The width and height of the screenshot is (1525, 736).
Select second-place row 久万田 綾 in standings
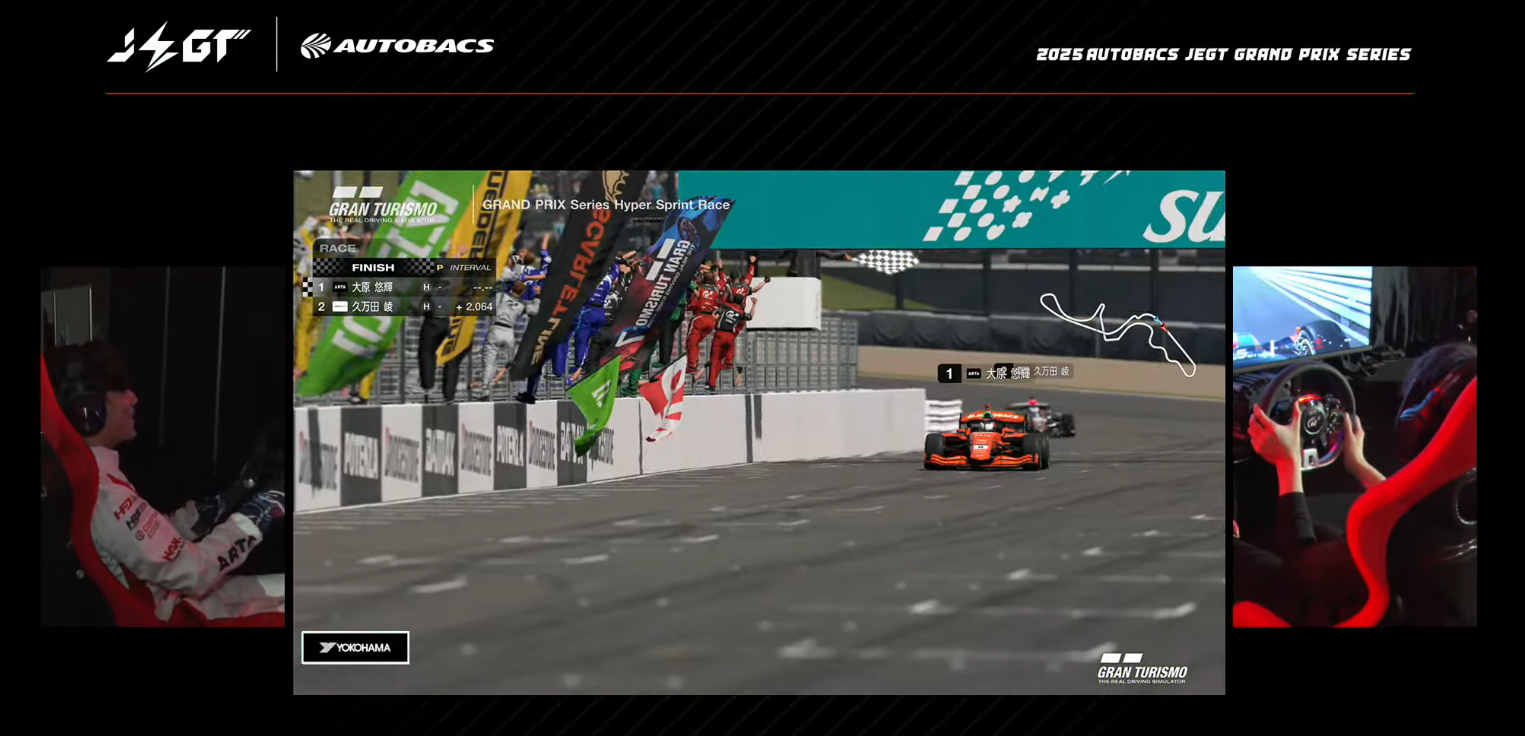click(x=404, y=307)
